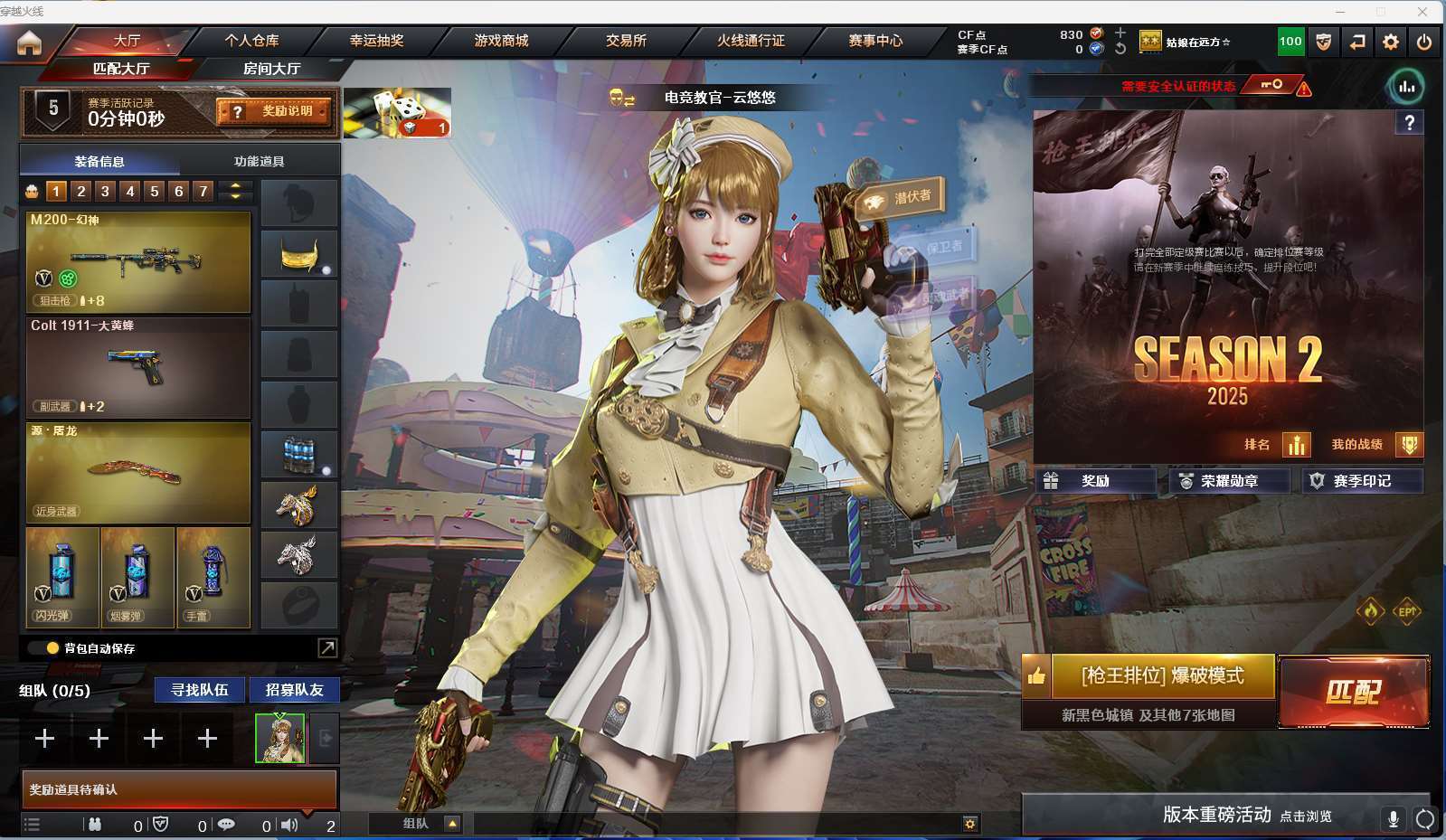1446x840 pixels.
Task: Click the red 匹配 match button
Action: 1353,693
